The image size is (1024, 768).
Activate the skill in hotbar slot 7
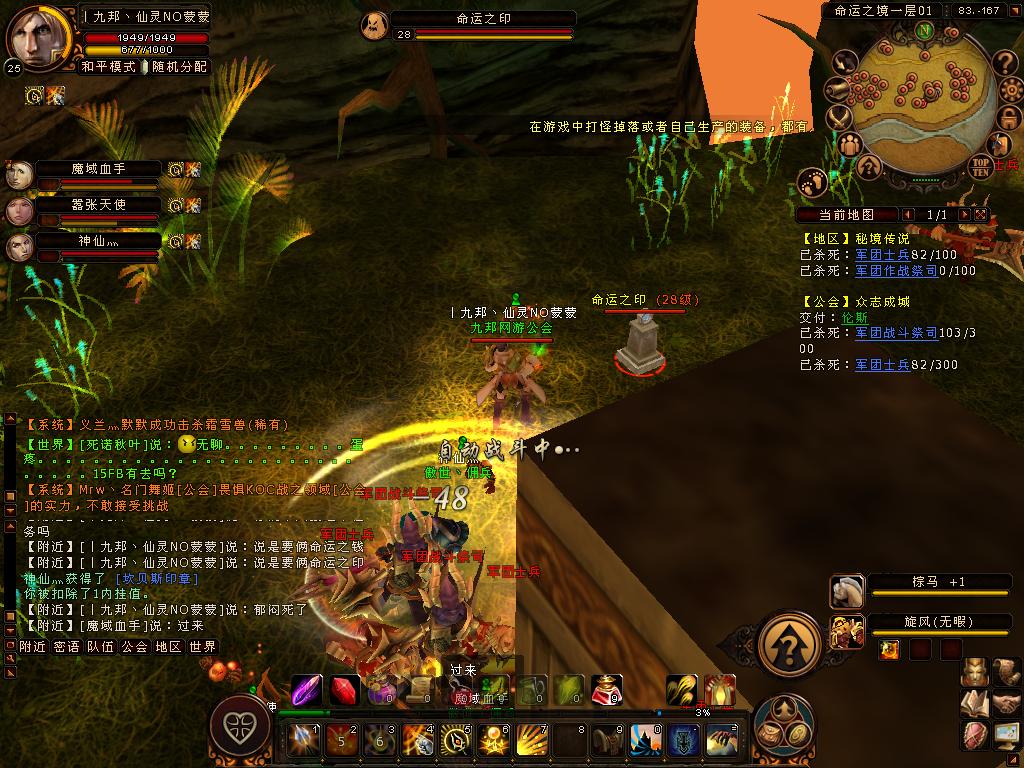click(529, 740)
